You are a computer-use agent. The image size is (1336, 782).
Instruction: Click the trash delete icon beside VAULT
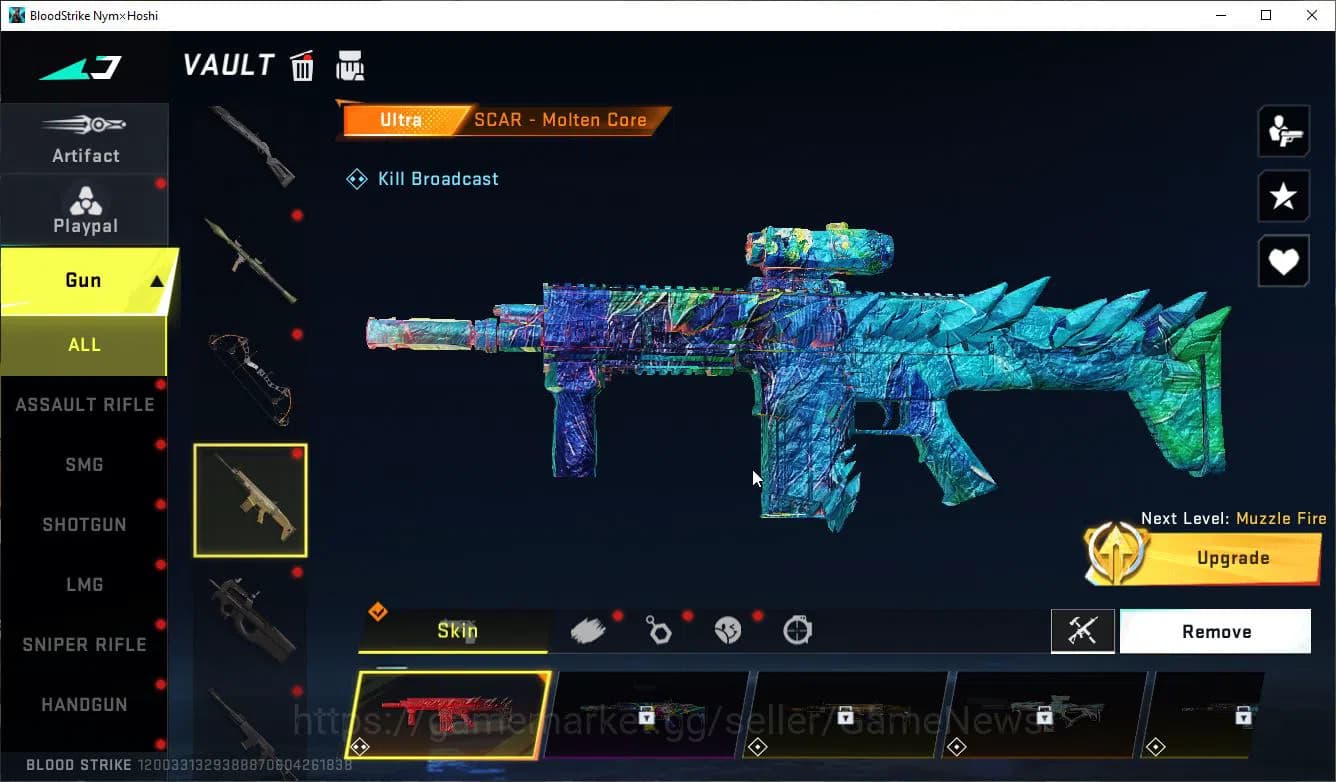(x=302, y=65)
